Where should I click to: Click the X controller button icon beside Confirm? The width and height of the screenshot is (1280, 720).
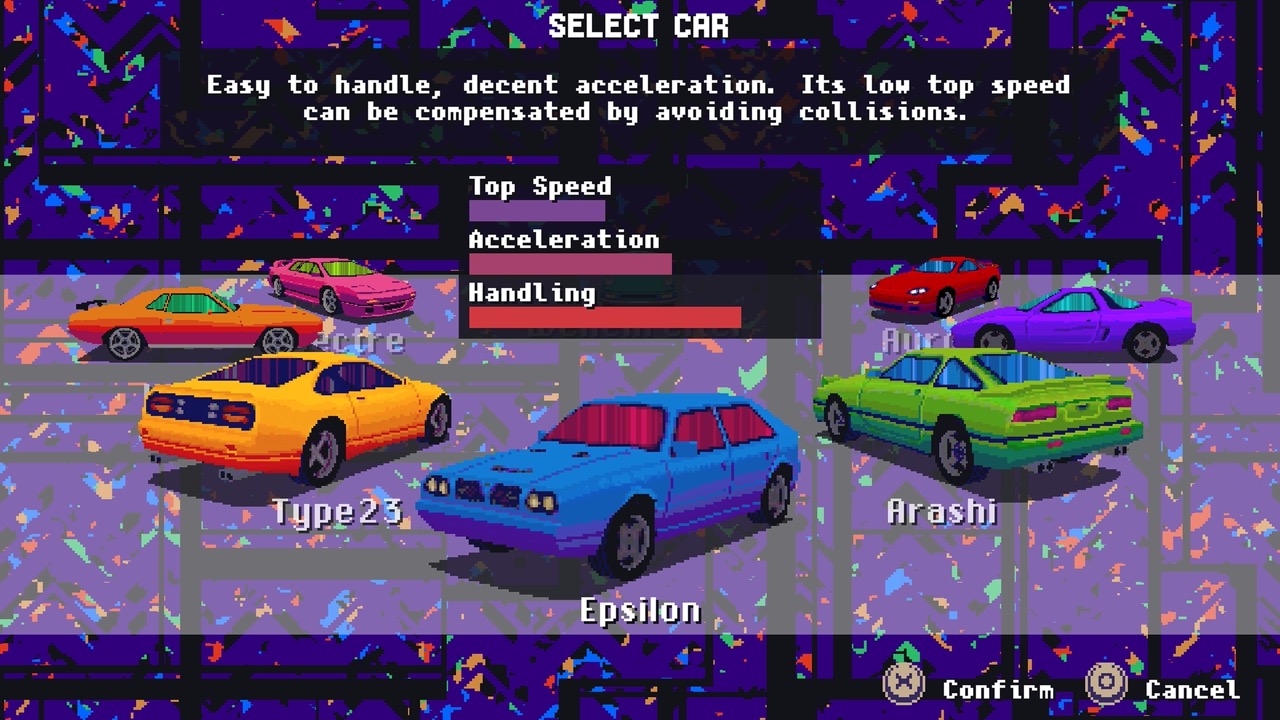tap(903, 688)
